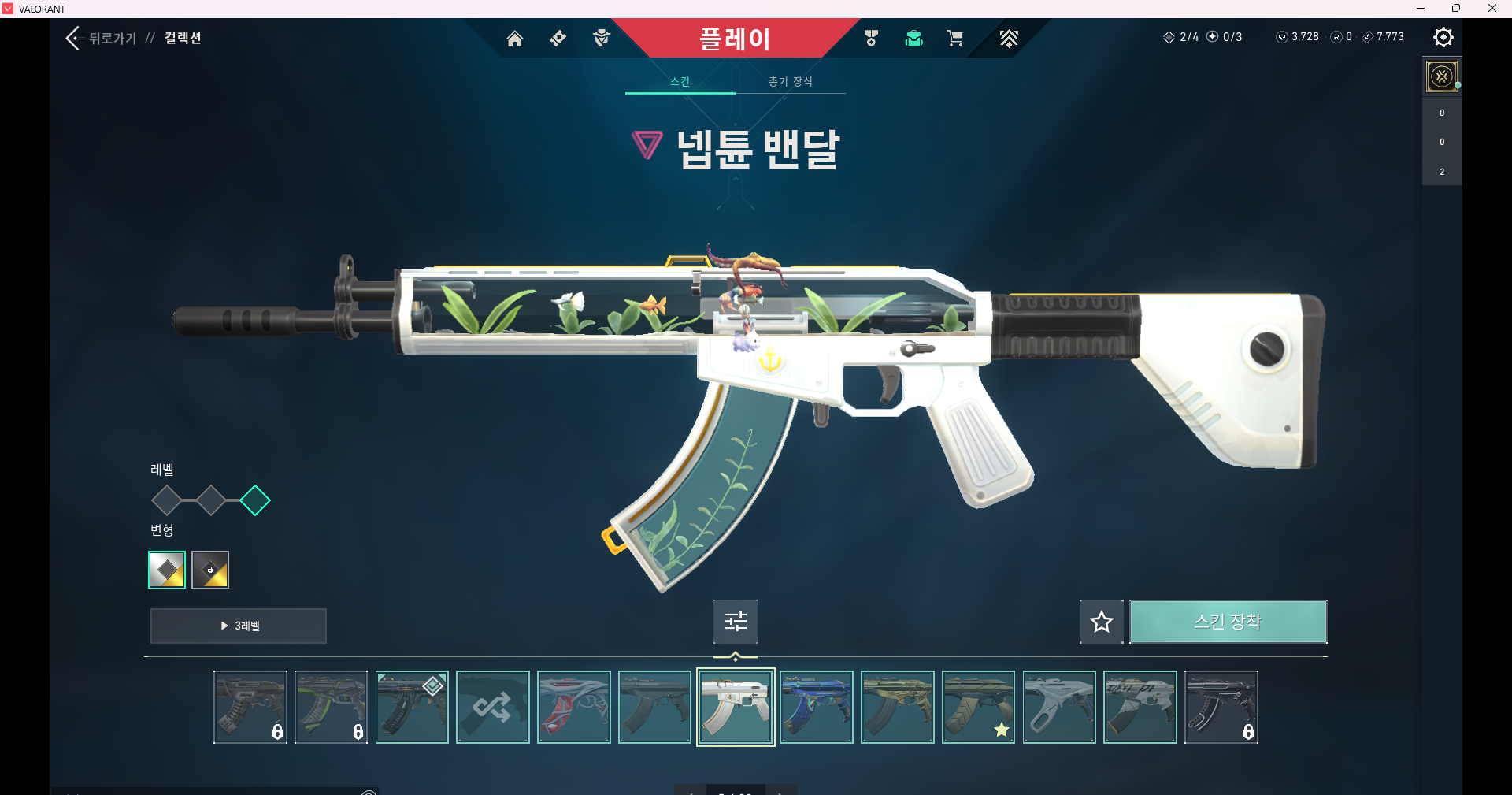This screenshot has width=1512, height=795.
Task: Open the store shopping cart icon
Action: [954, 39]
